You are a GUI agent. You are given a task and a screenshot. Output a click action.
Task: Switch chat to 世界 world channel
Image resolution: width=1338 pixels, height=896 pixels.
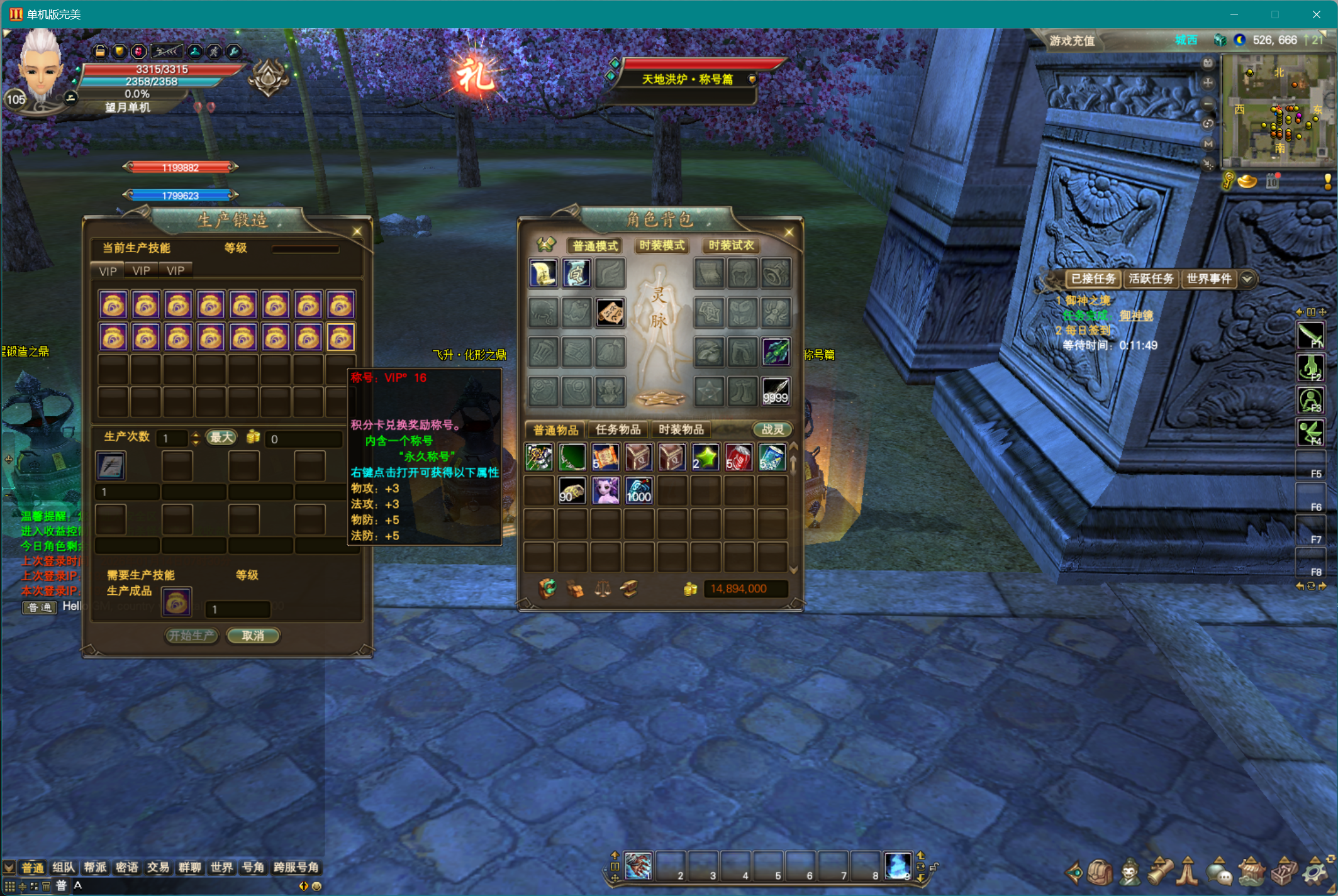(x=221, y=868)
